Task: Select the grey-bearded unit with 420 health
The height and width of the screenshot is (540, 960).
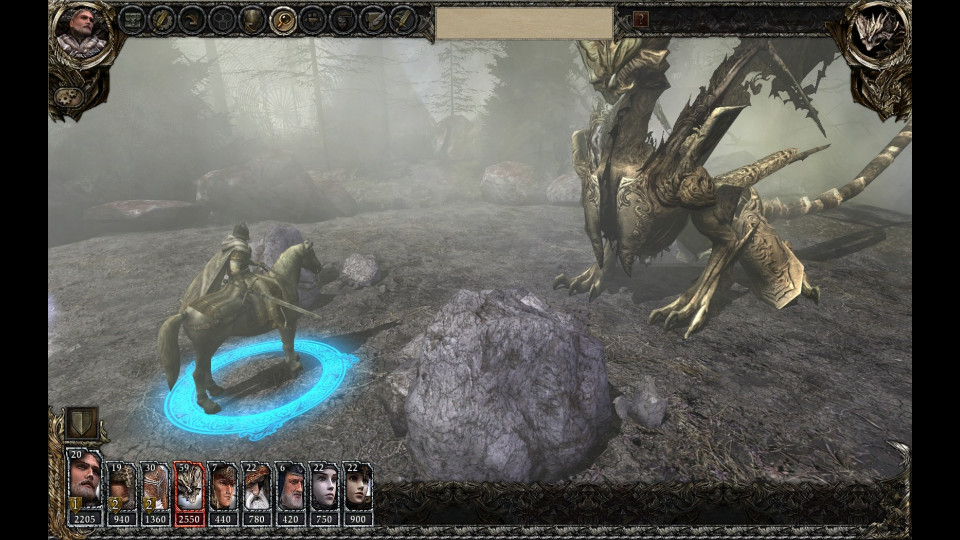Action: (290, 487)
